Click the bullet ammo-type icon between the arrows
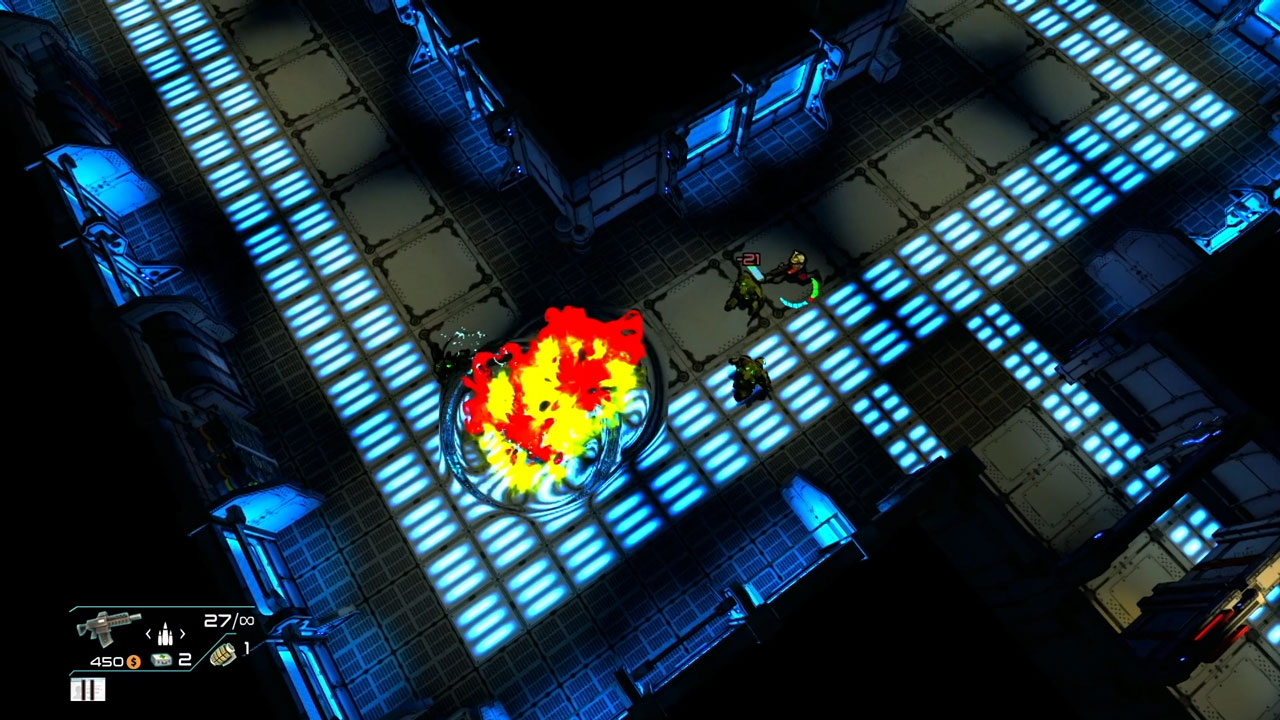This screenshot has width=1280, height=720. click(166, 634)
